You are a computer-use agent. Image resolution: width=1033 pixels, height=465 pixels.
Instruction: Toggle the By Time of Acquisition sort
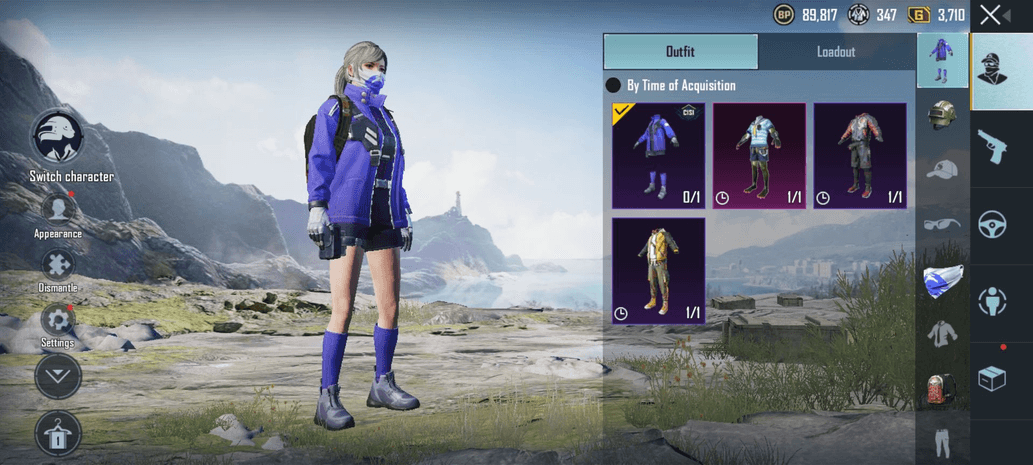614,86
